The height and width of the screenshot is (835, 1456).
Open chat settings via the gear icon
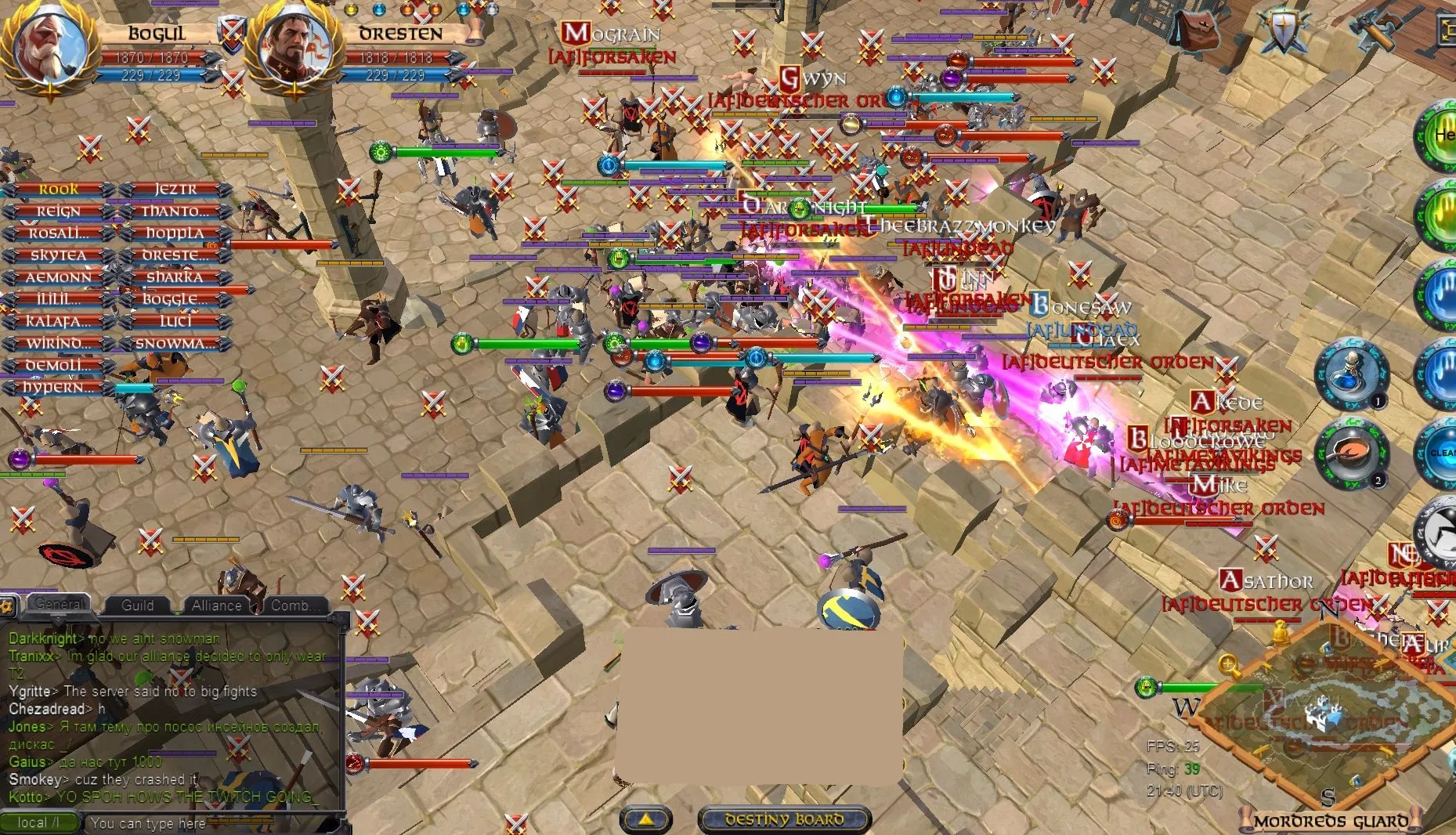click(6, 605)
